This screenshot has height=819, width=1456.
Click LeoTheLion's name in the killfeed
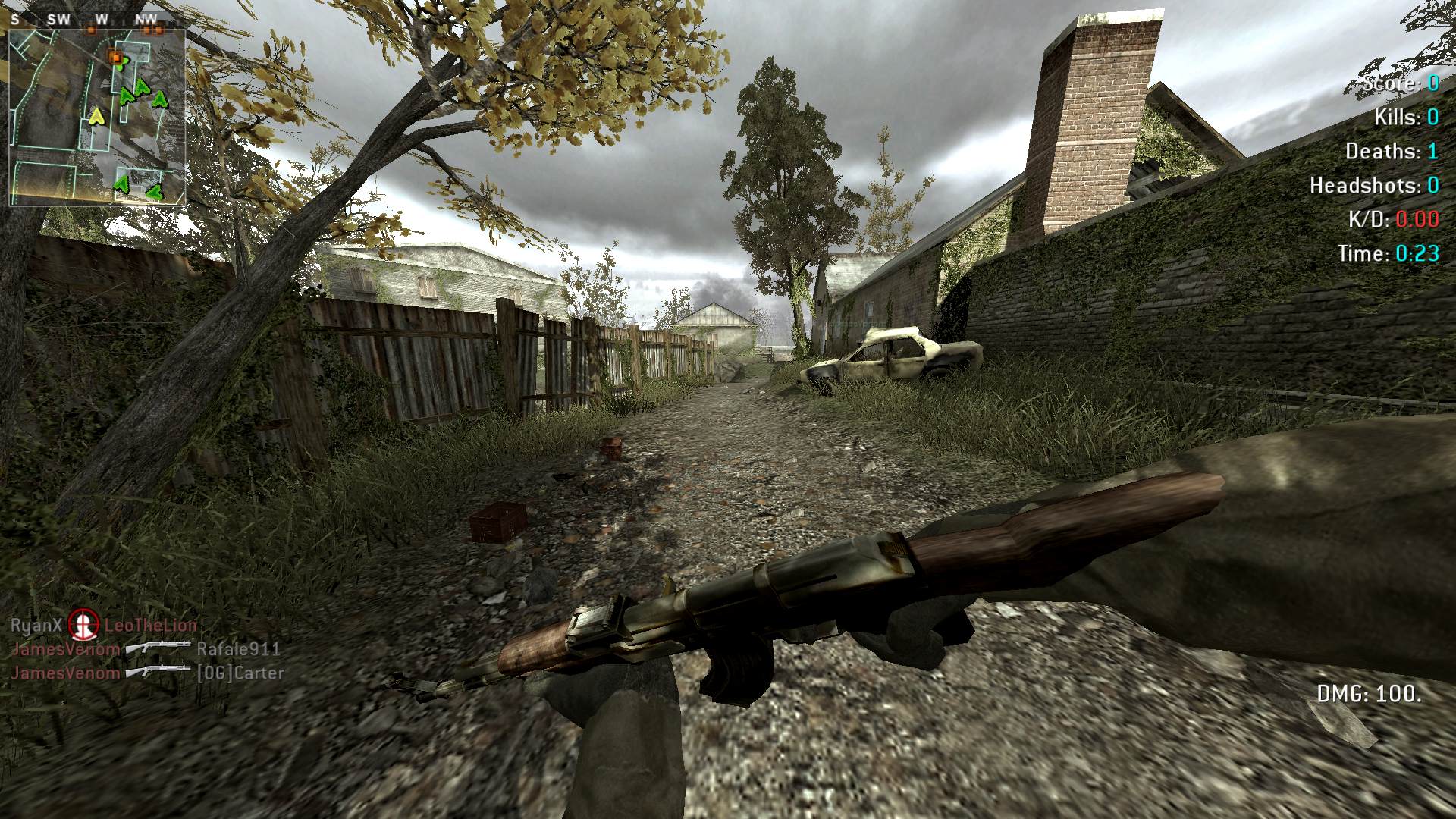click(150, 626)
